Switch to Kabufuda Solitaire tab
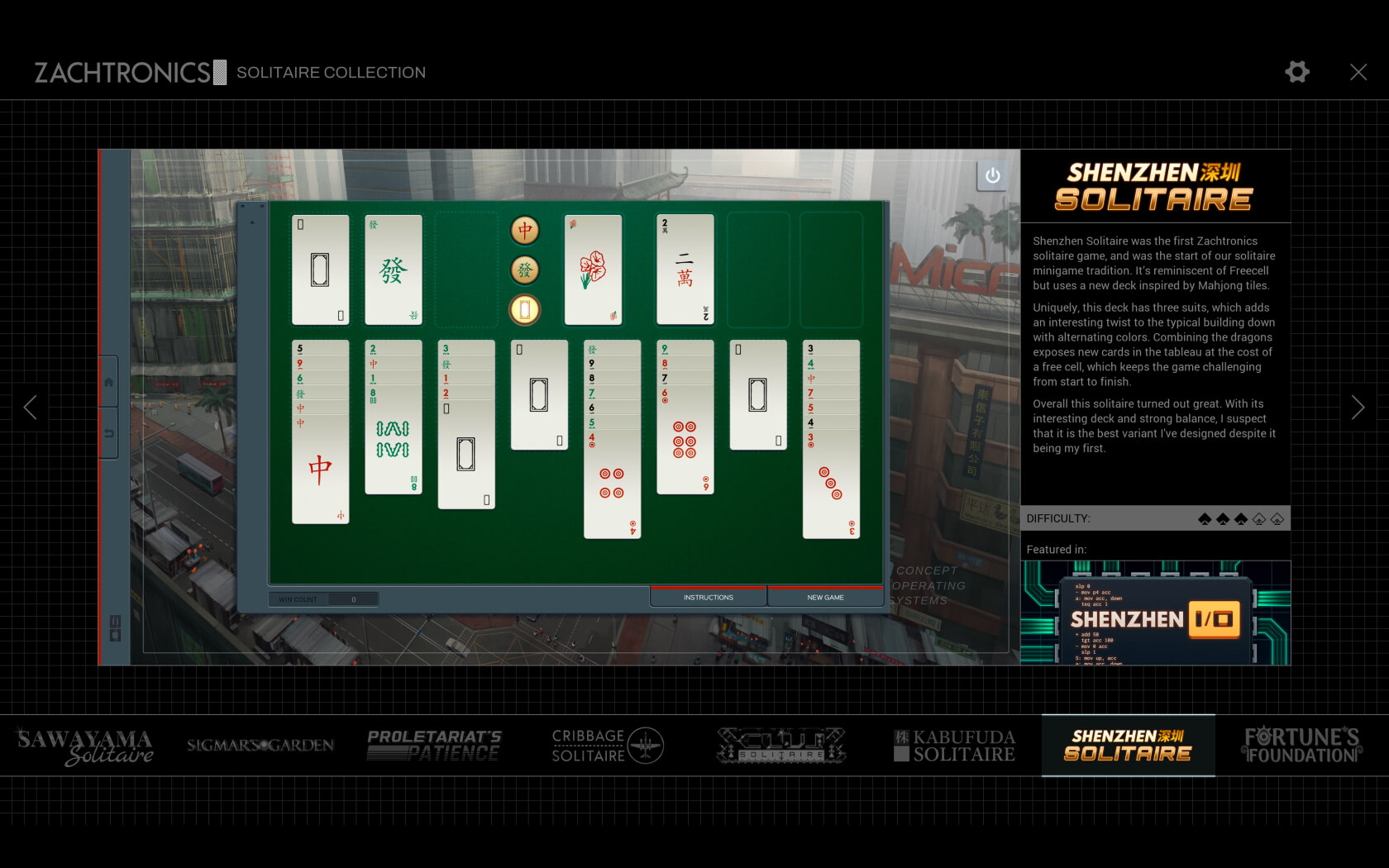The width and height of the screenshot is (1389, 868). [954, 746]
